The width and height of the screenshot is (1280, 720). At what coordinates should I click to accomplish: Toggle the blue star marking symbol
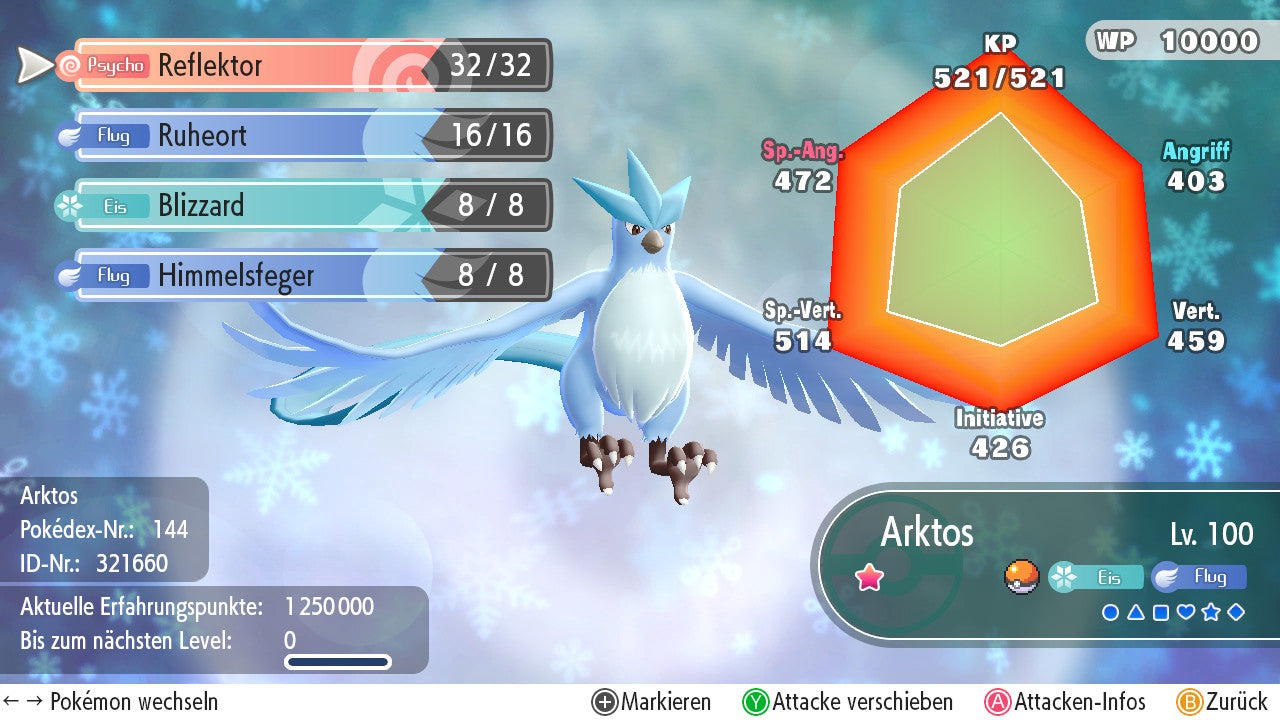tap(1211, 612)
